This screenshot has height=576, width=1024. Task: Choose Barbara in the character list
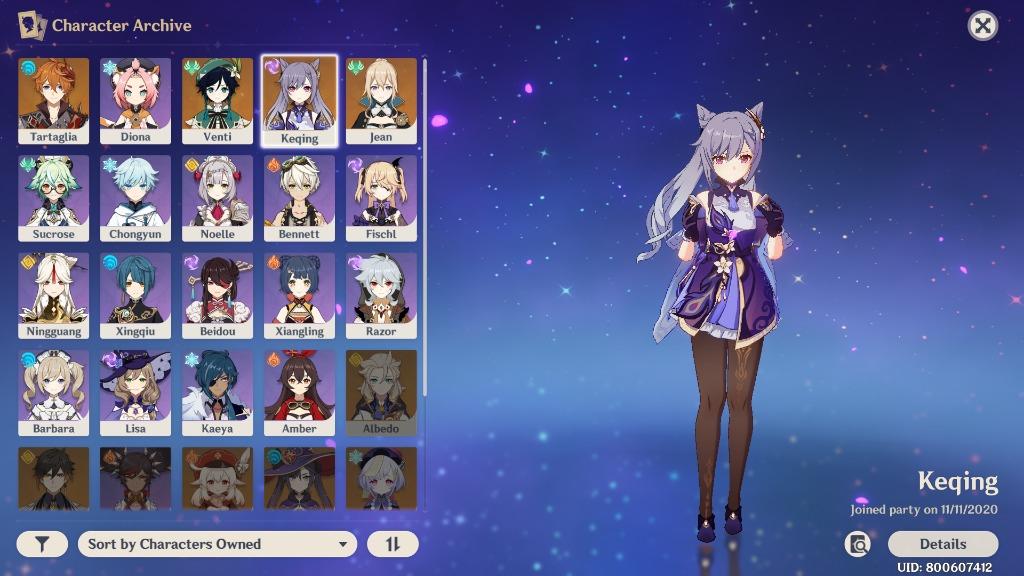53,391
